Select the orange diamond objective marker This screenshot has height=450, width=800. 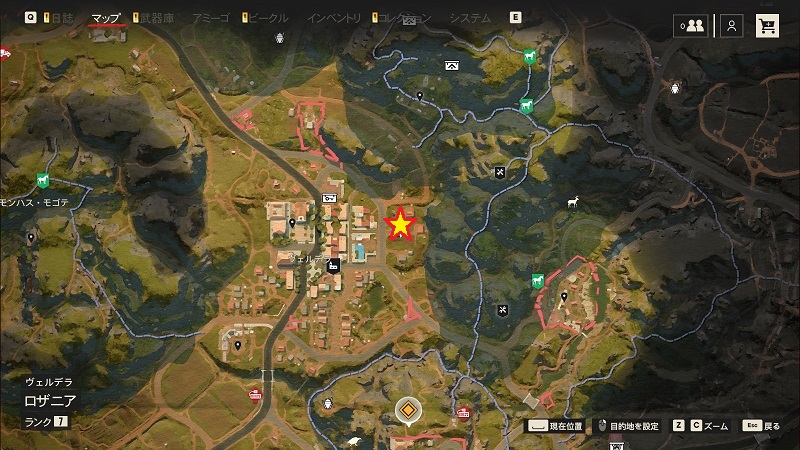[407, 410]
